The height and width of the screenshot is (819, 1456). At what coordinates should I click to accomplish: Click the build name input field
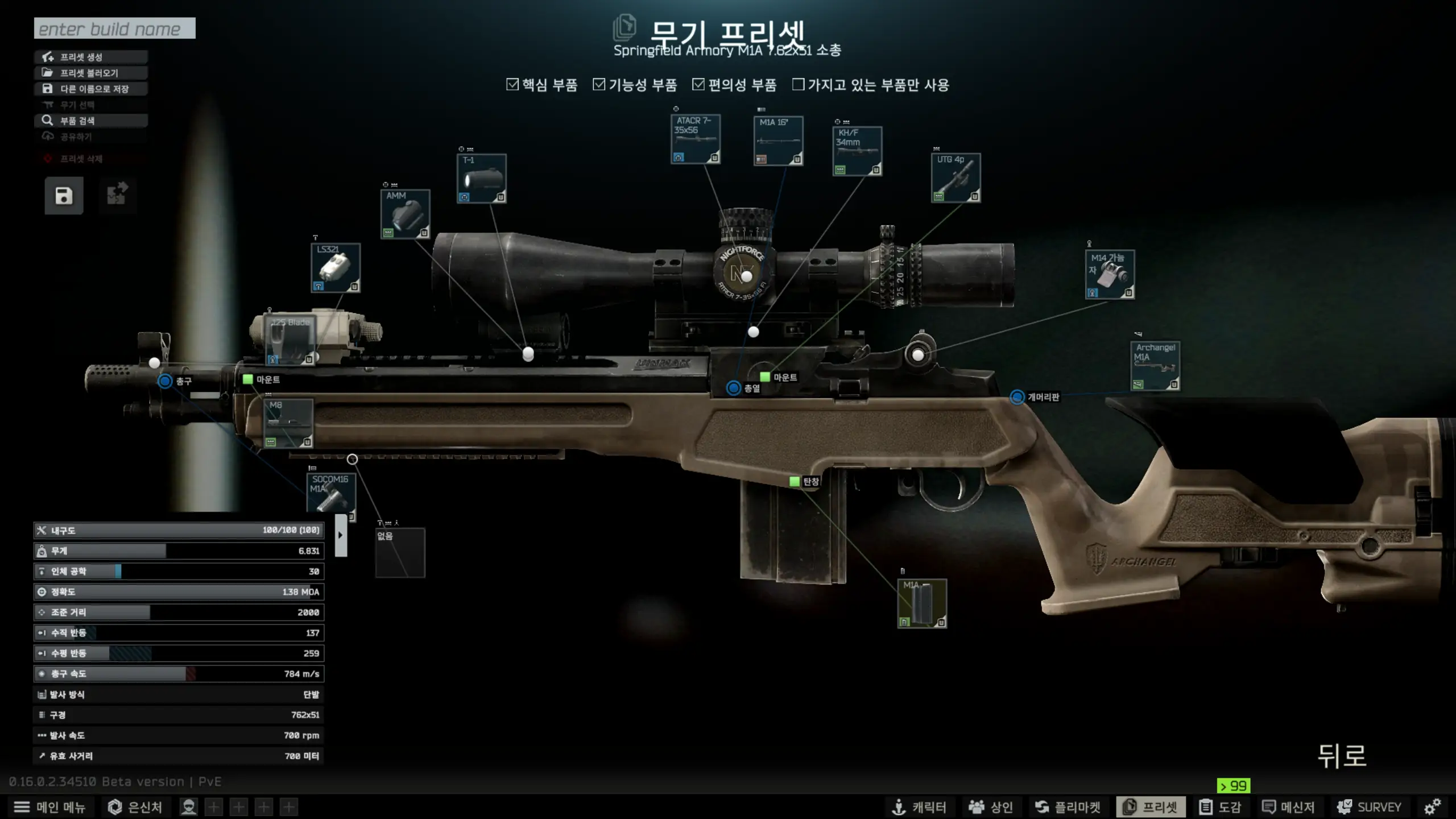click(114, 28)
